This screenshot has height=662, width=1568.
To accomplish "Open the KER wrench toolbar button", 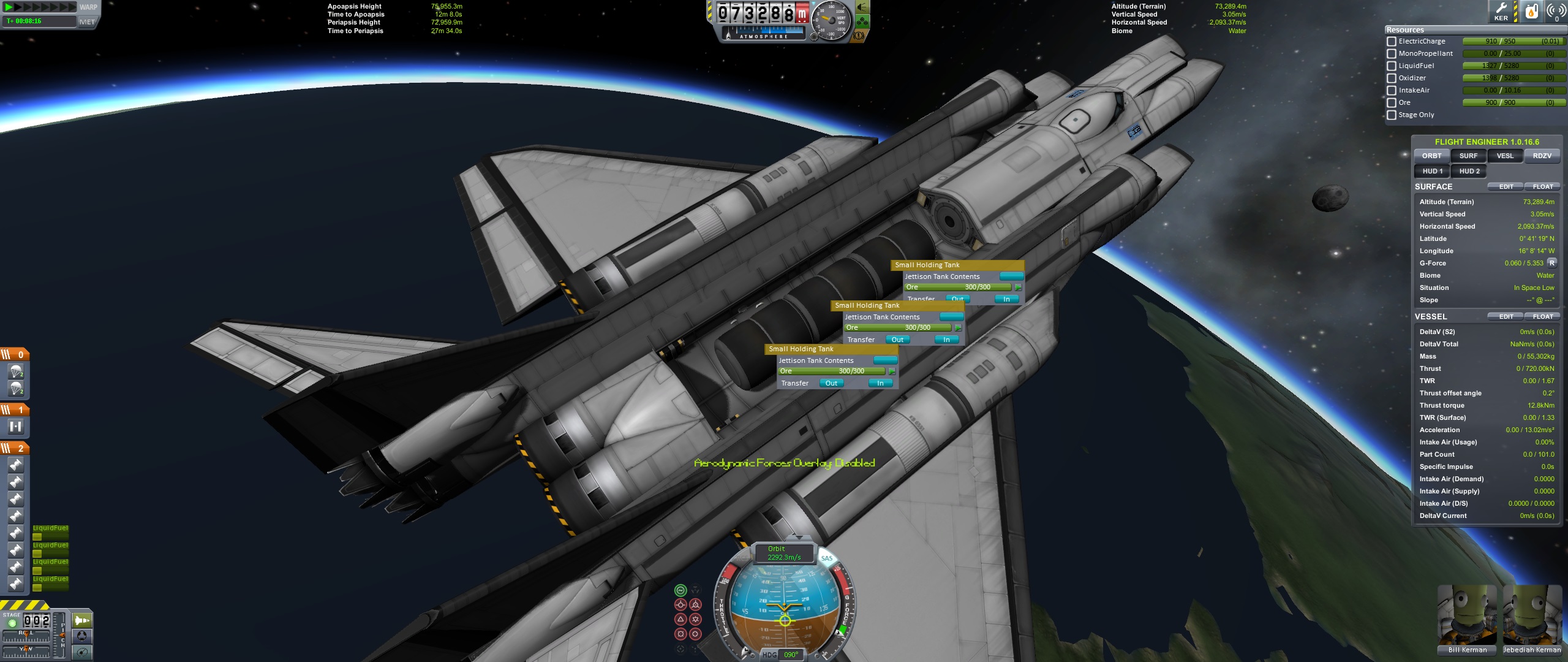I will click(1501, 11).
